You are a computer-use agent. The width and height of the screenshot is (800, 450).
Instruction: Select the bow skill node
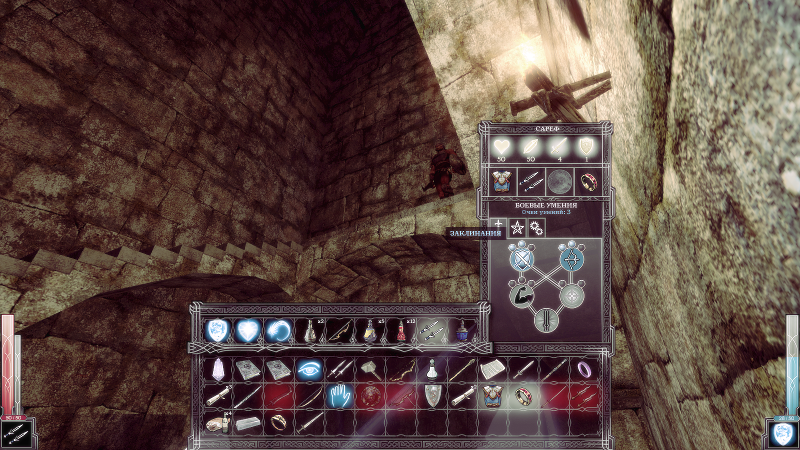pos(571,260)
